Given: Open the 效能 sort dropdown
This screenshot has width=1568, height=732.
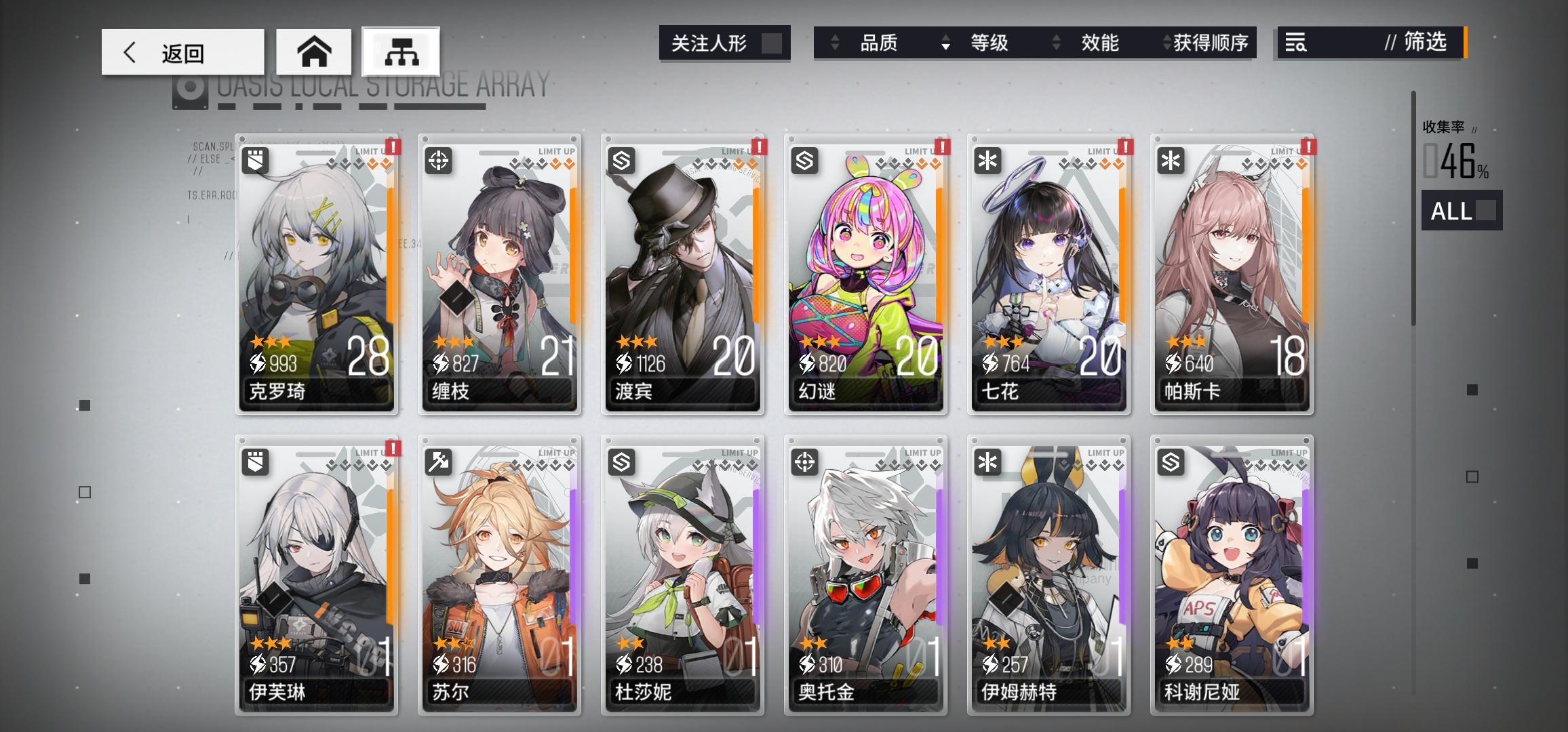Looking at the screenshot, I should click(1099, 43).
